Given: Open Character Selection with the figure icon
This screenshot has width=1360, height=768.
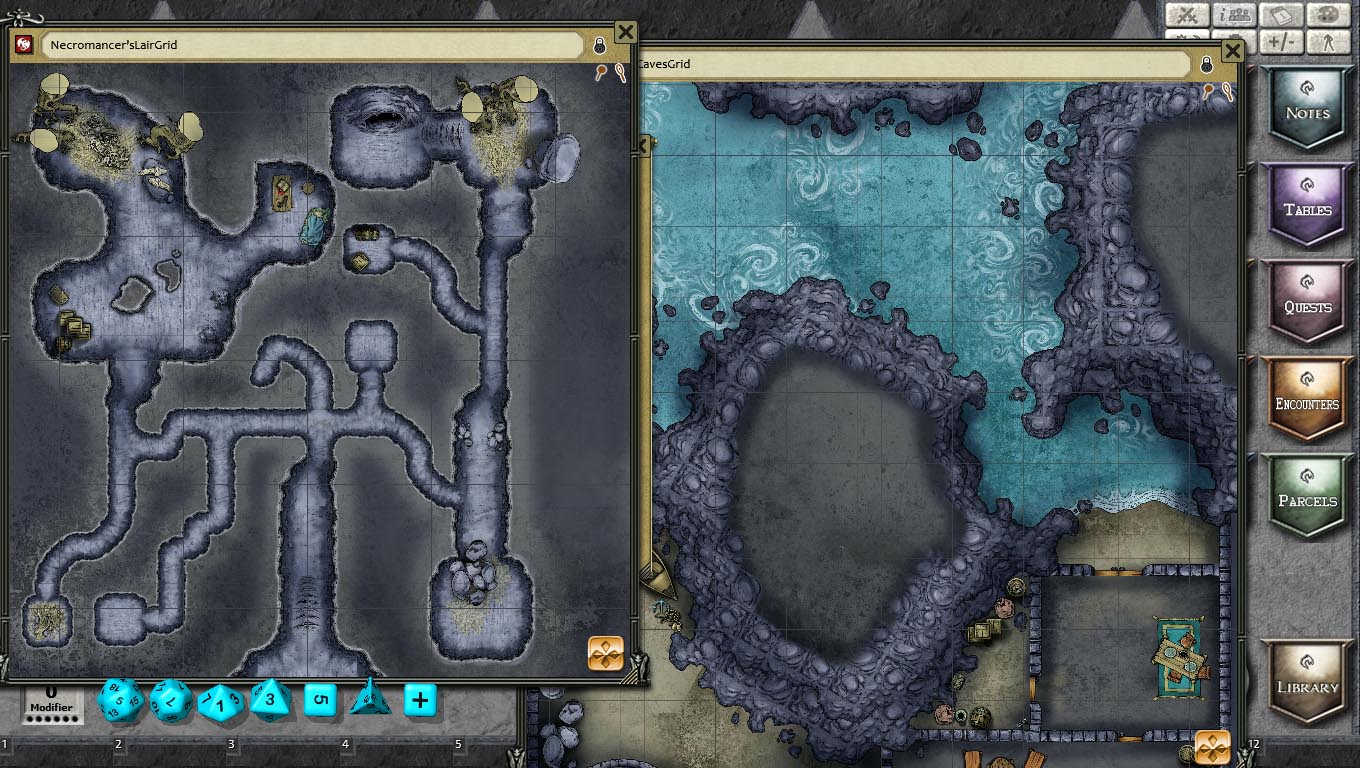Looking at the screenshot, I should [1332, 44].
